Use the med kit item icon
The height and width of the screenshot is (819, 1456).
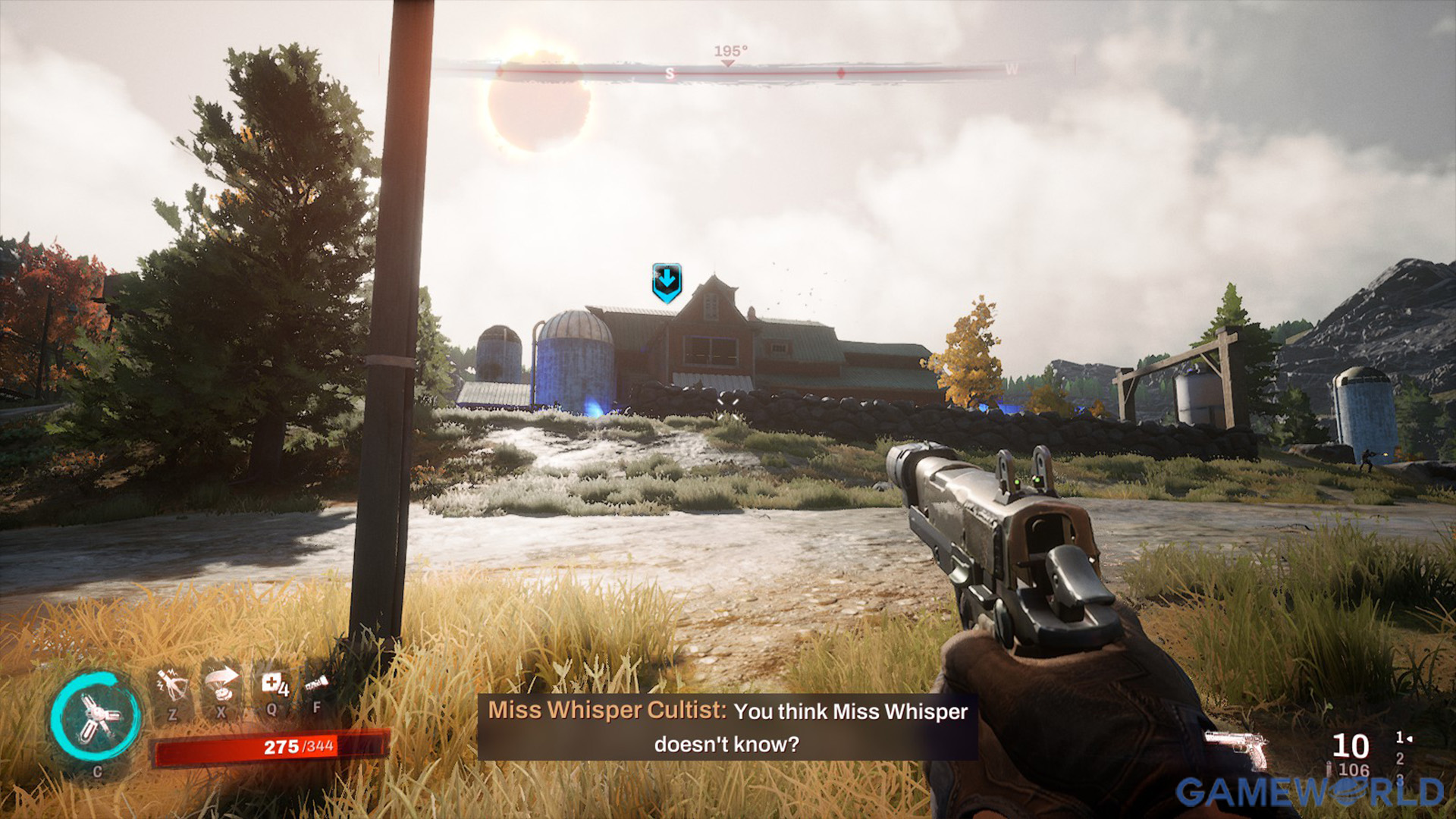273,685
